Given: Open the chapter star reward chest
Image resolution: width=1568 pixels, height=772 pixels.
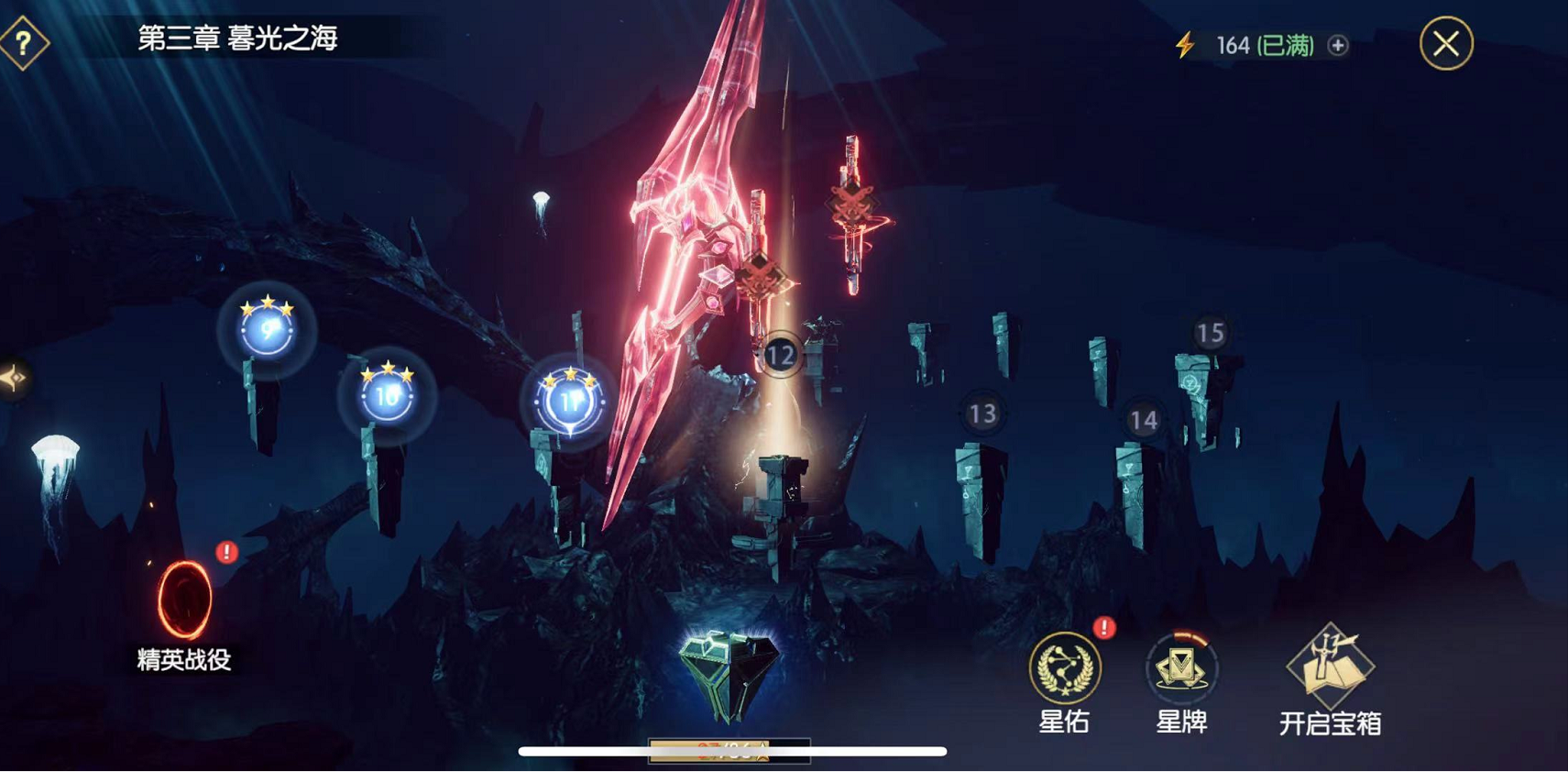Looking at the screenshot, I should (x=729, y=677).
